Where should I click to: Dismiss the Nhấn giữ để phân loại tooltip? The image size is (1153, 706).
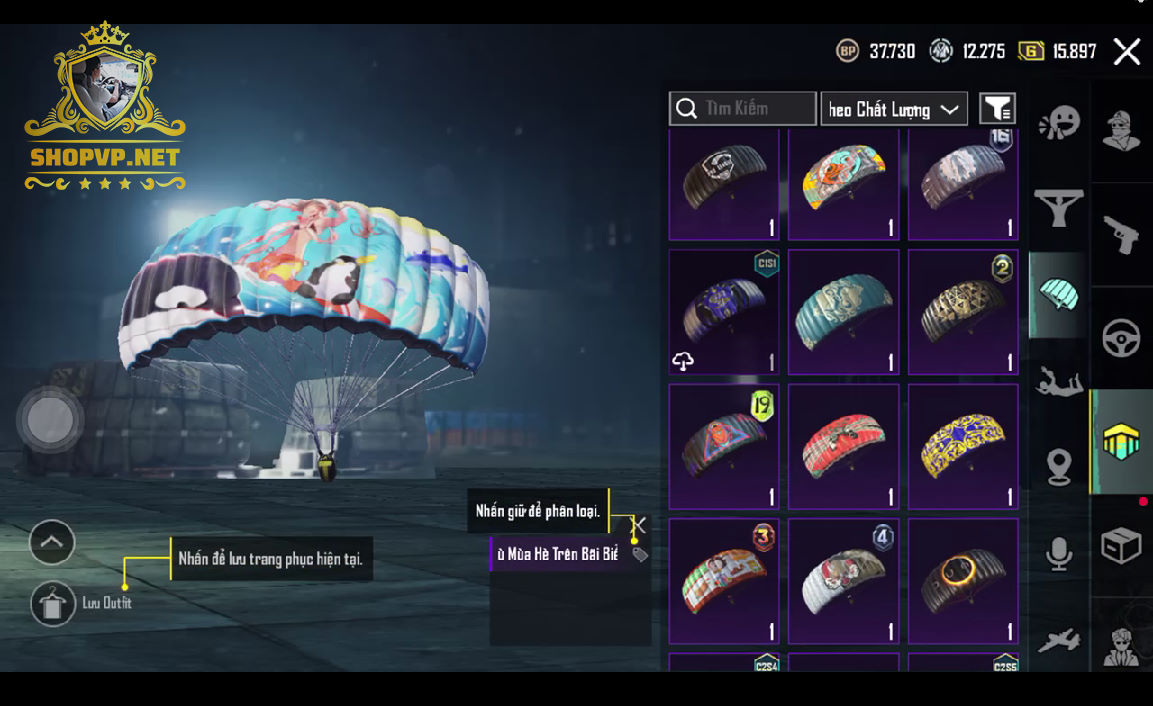click(x=639, y=525)
